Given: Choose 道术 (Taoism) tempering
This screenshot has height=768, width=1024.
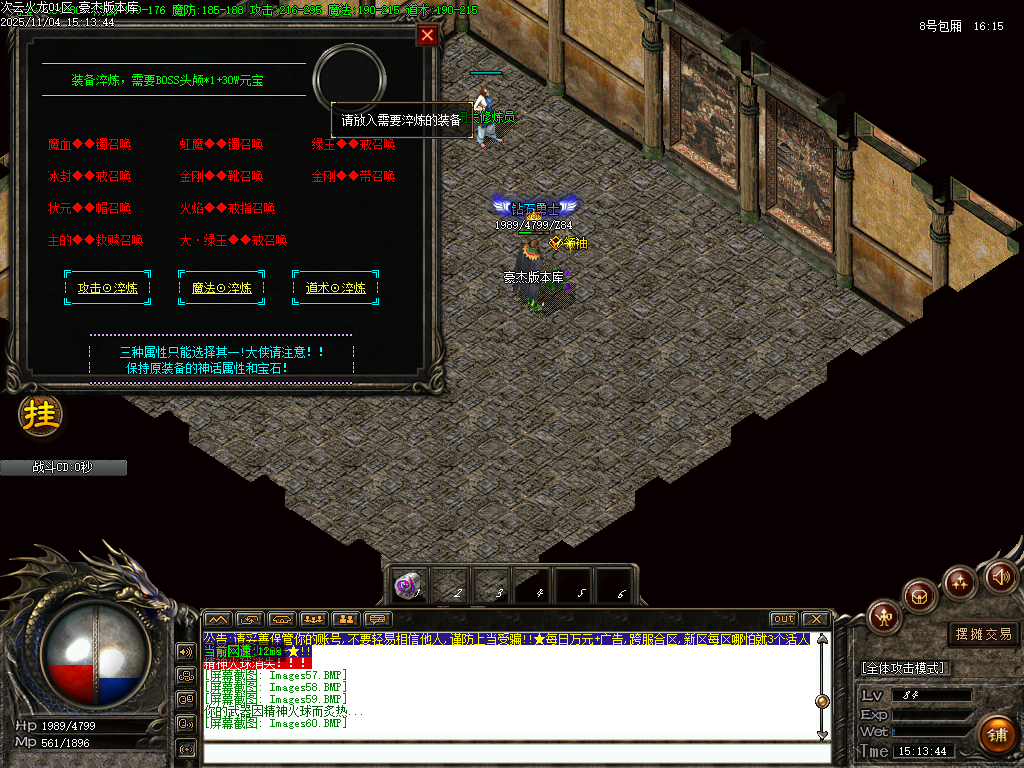Looking at the screenshot, I should pyautogui.click(x=336, y=287).
